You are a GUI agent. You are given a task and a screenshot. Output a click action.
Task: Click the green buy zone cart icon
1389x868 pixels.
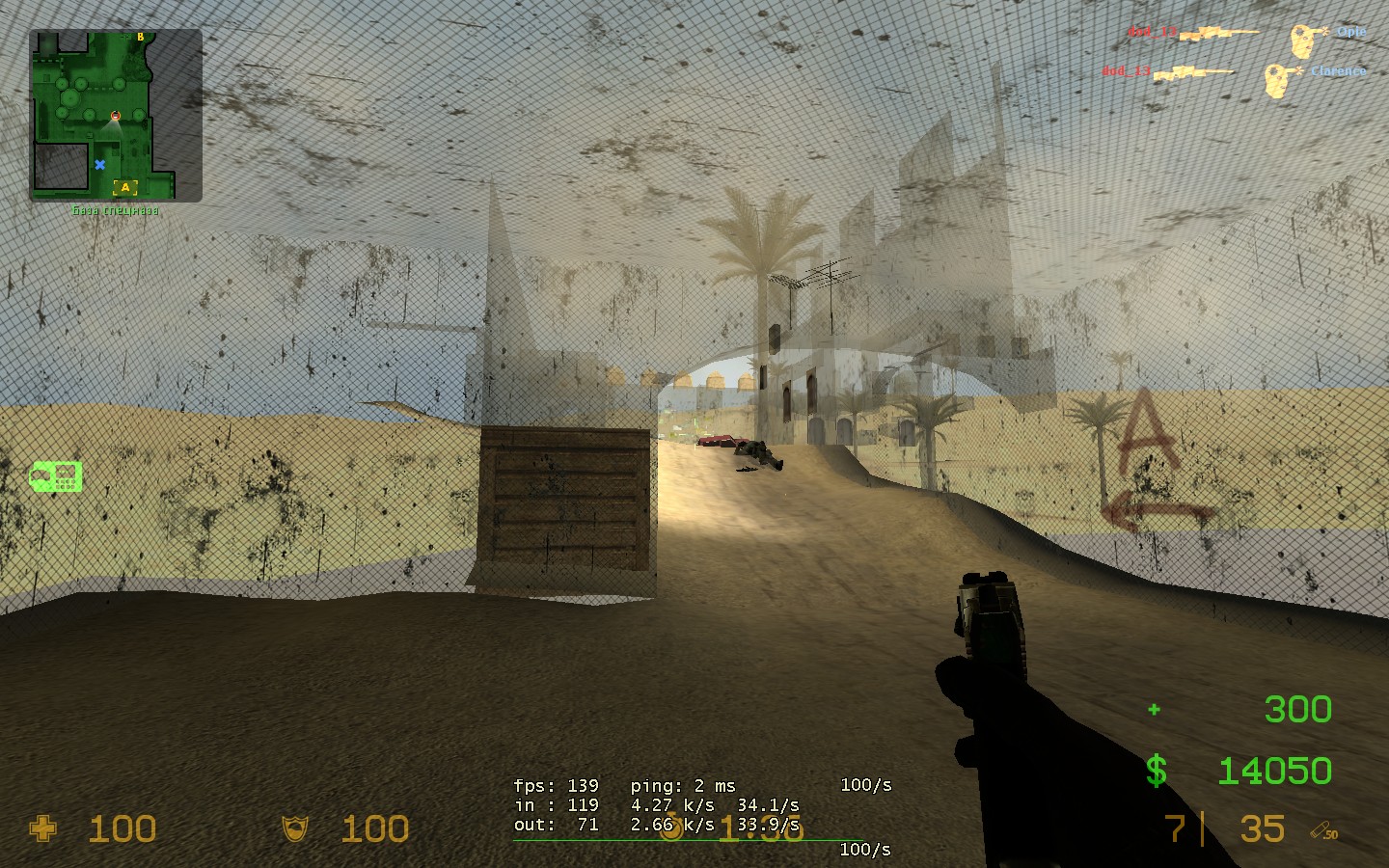(x=56, y=475)
